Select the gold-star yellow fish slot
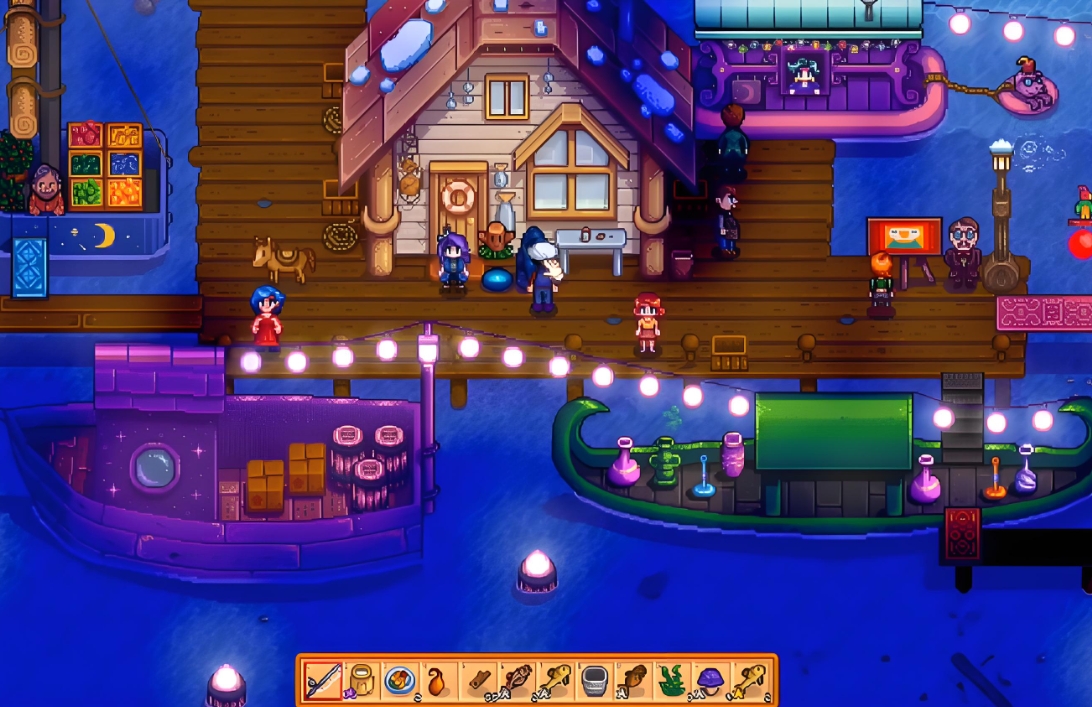This screenshot has height=707, width=1092. [x=752, y=682]
